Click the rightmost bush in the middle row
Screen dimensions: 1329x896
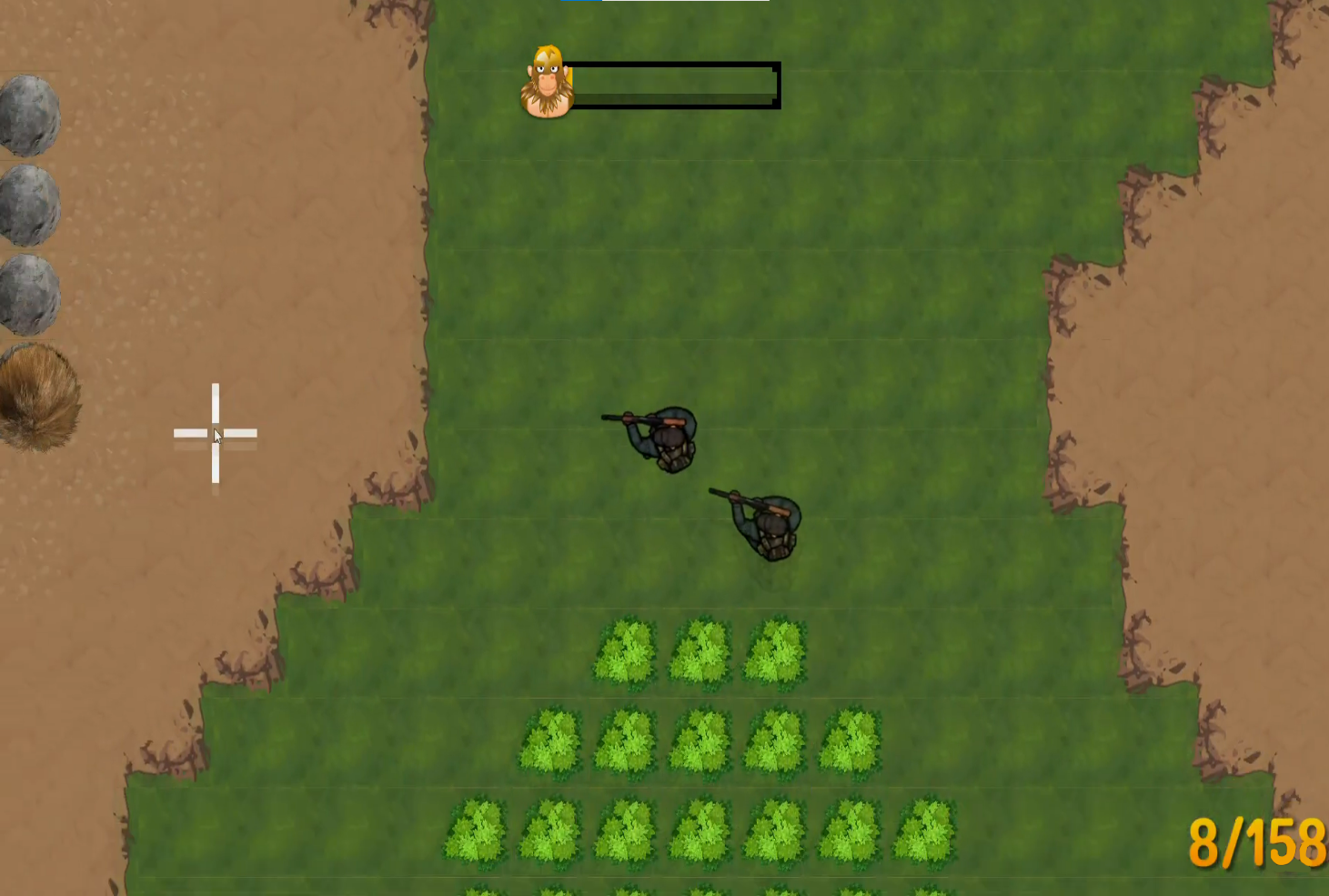click(x=852, y=741)
